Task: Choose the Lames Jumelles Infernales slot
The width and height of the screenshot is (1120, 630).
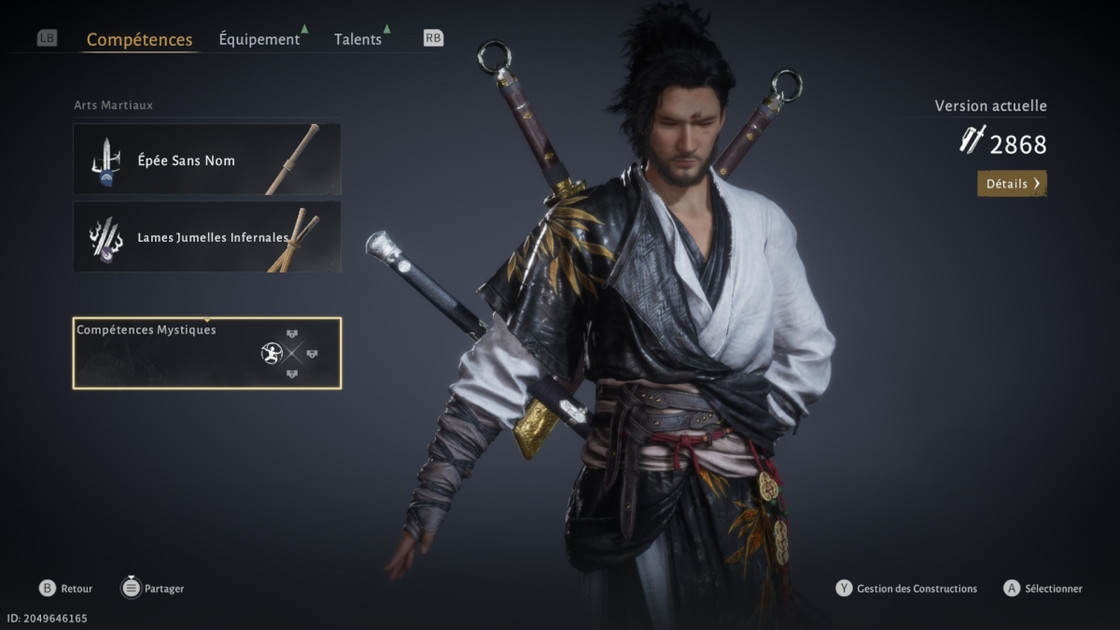Action: (207, 237)
